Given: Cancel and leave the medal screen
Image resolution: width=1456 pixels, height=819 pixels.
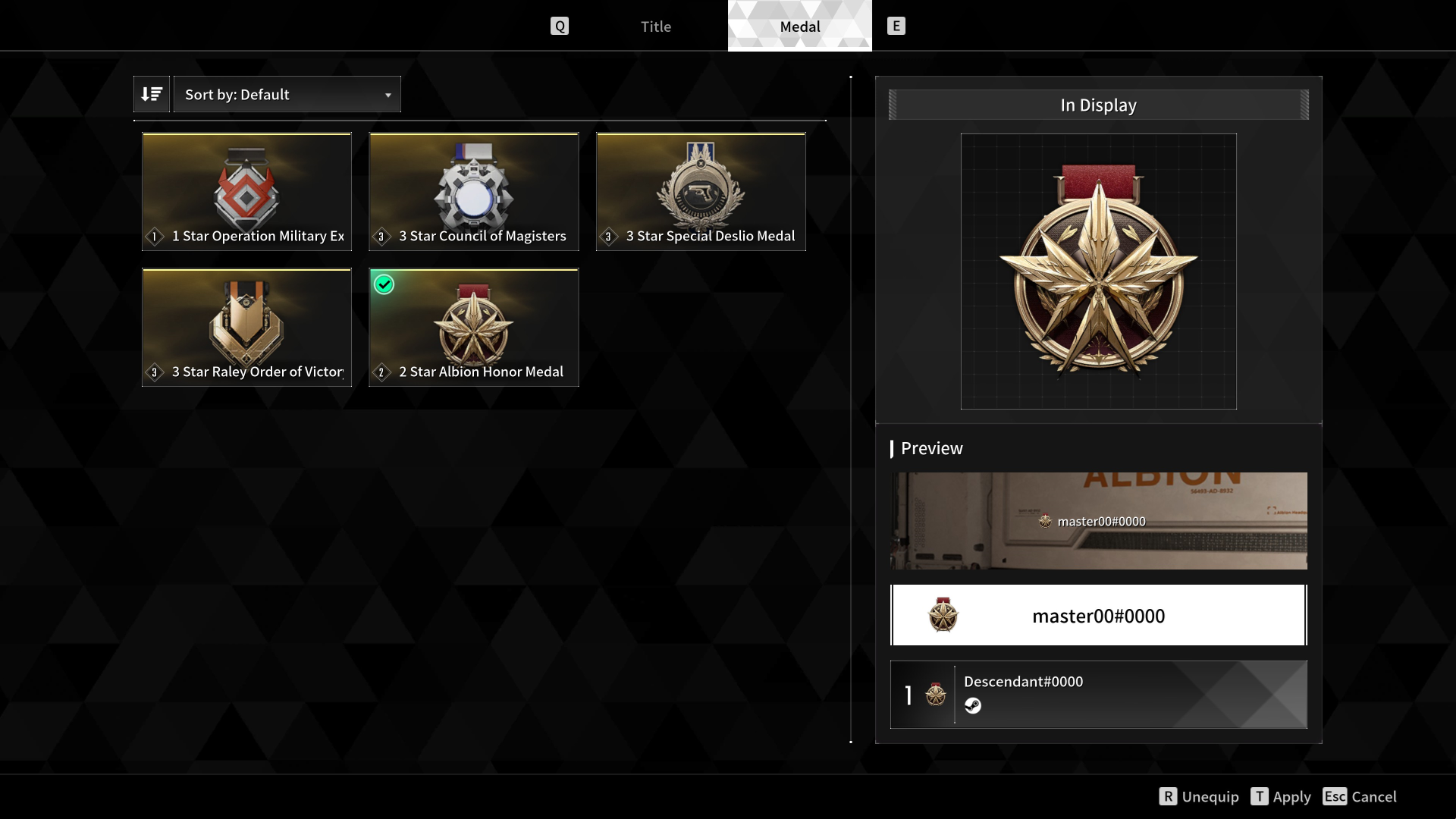Looking at the screenshot, I should [x=1360, y=796].
